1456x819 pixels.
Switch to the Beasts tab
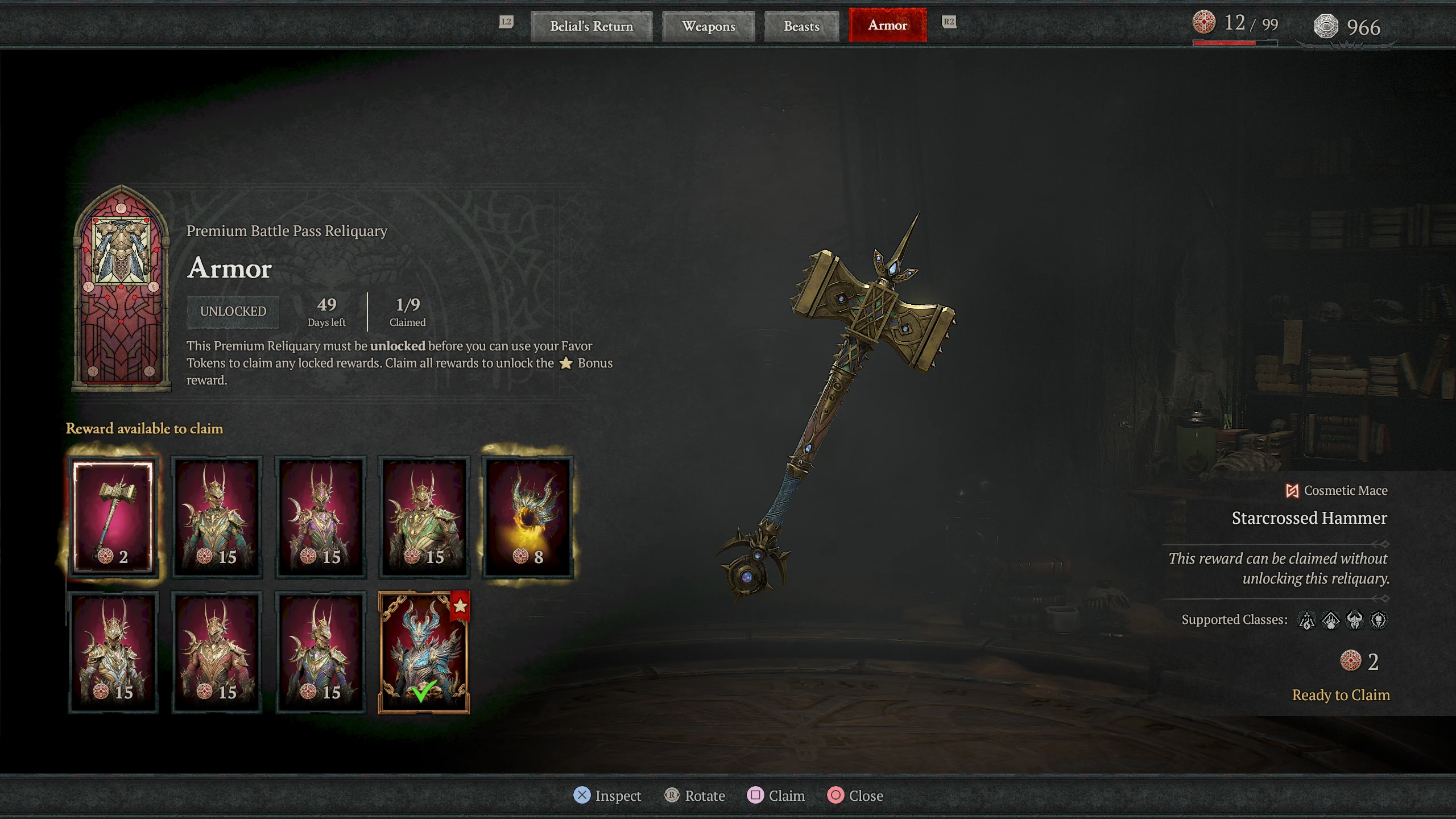801,26
